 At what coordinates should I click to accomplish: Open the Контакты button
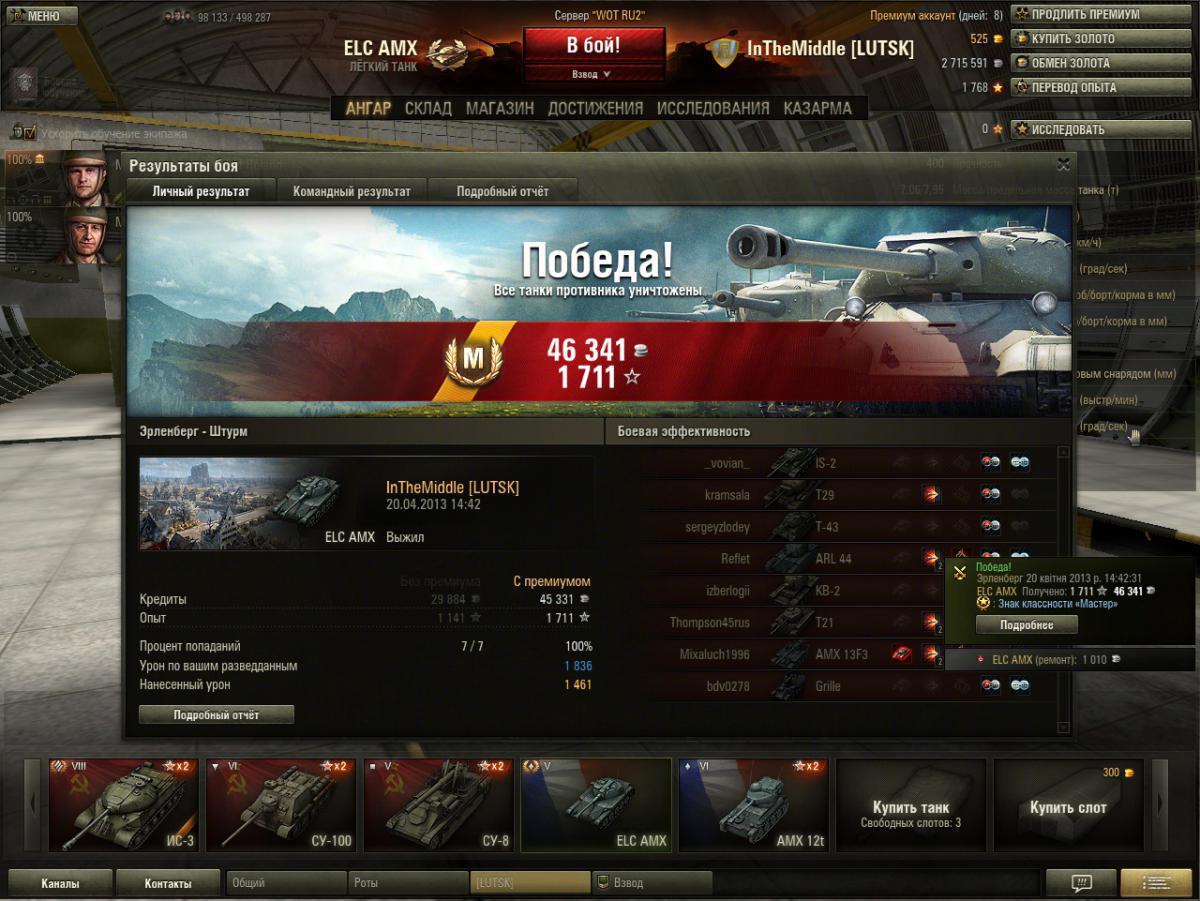[167, 883]
